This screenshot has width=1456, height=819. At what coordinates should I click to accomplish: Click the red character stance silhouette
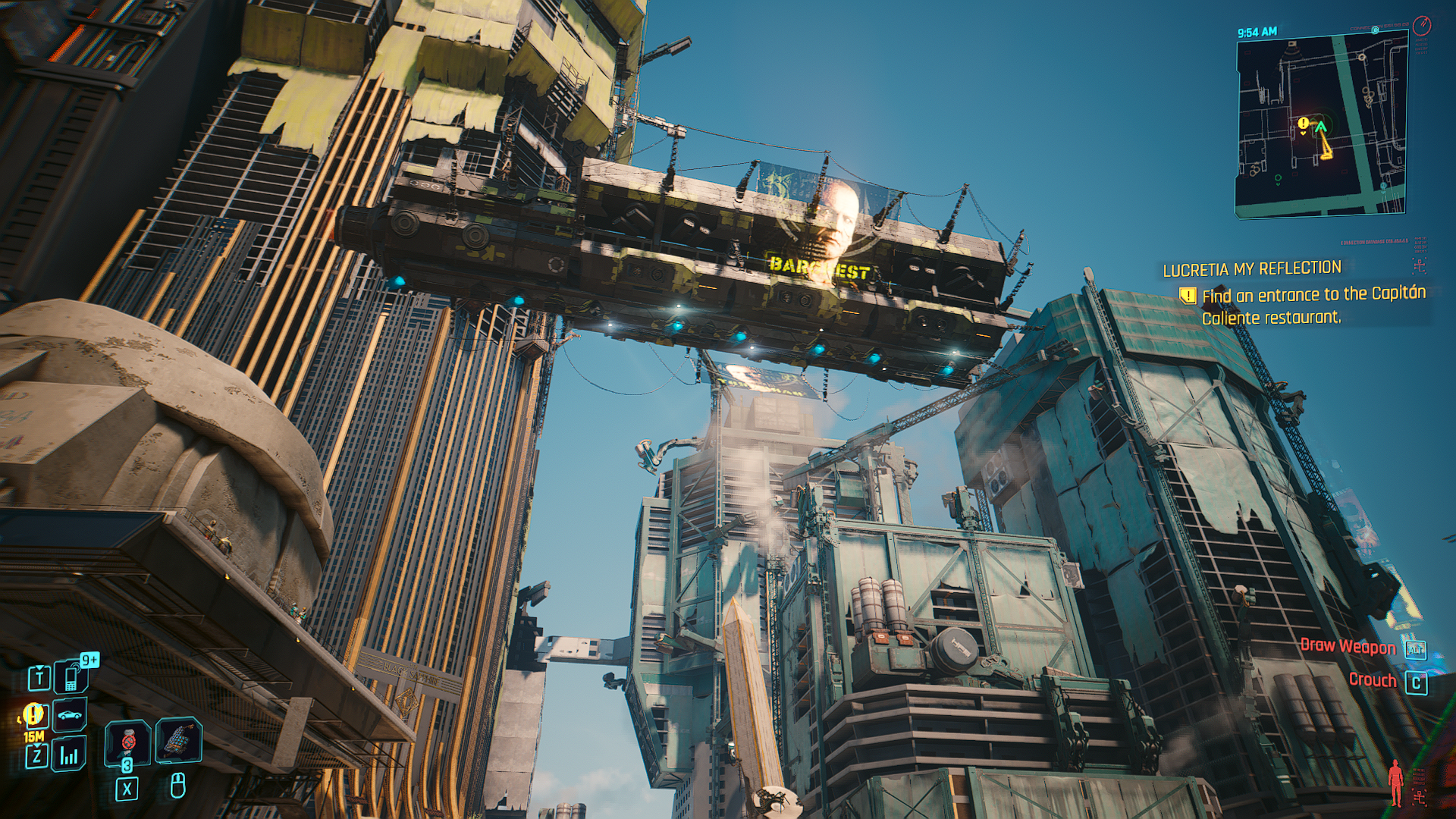point(1395,781)
